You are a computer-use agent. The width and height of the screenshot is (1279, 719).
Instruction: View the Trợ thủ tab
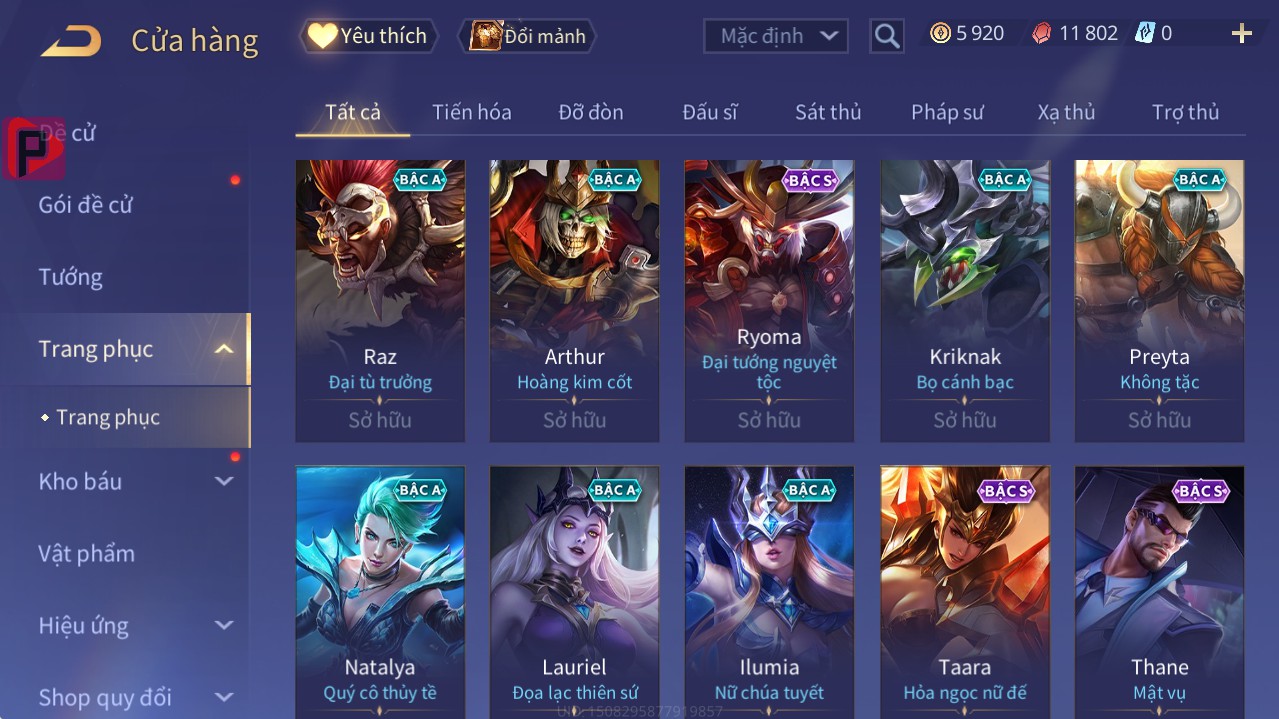click(1185, 112)
